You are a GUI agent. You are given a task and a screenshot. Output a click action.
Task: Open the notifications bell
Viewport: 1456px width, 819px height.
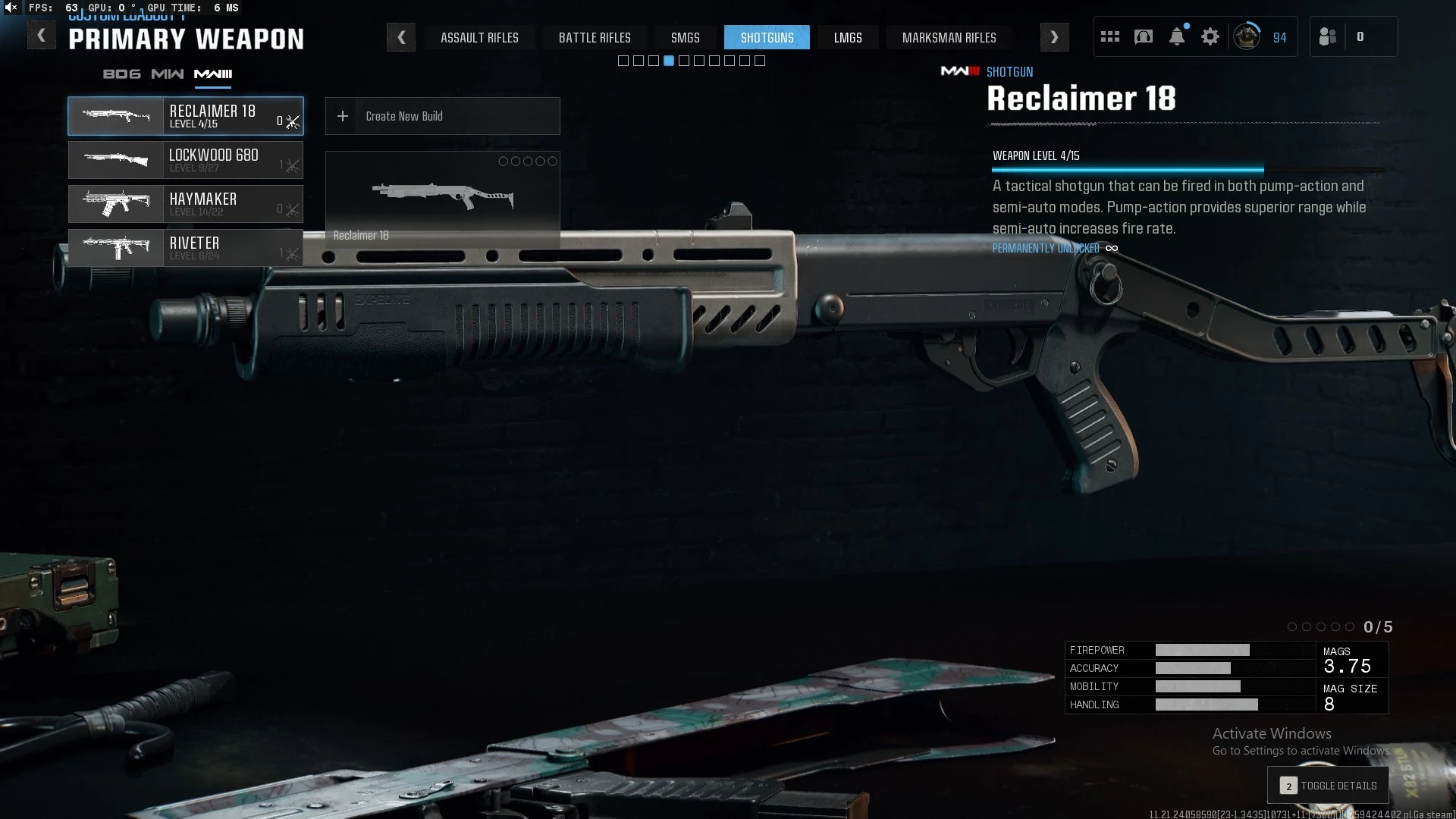click(1176, 37)
